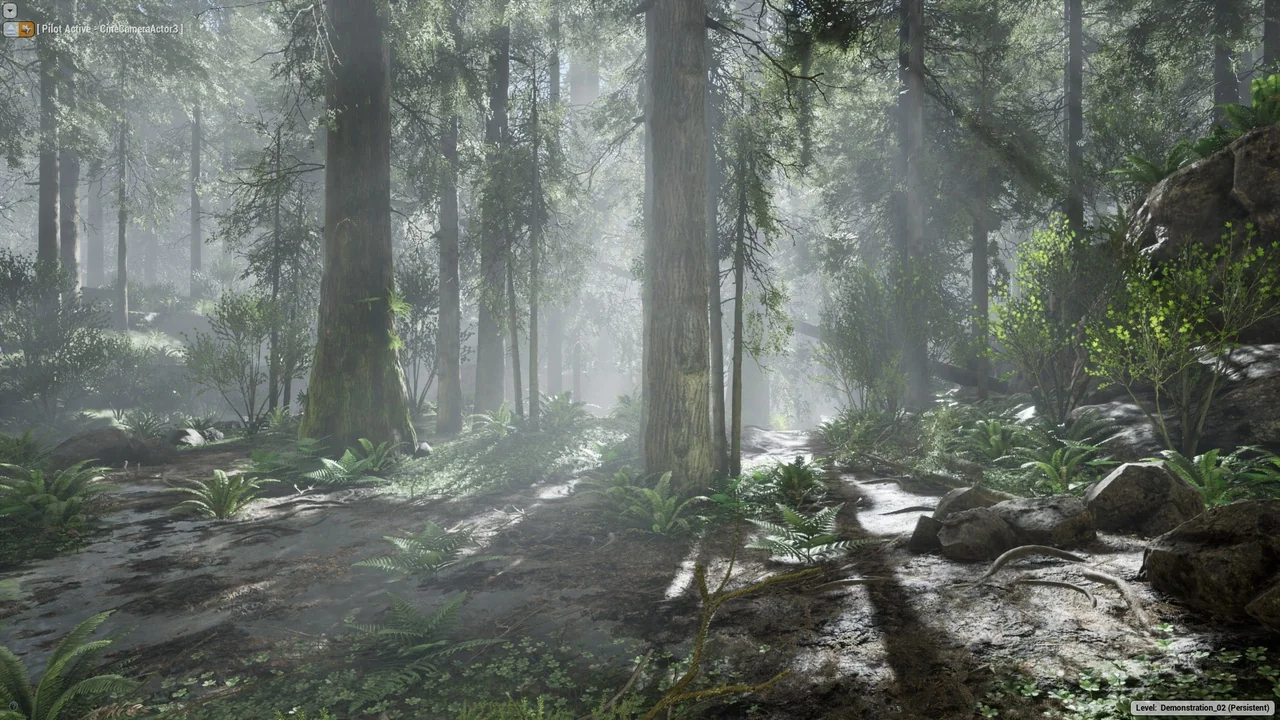Screen dimensions: 1280x720
Task: Select the eject triangle in the pilot toolbar
Action: point(10,29)
